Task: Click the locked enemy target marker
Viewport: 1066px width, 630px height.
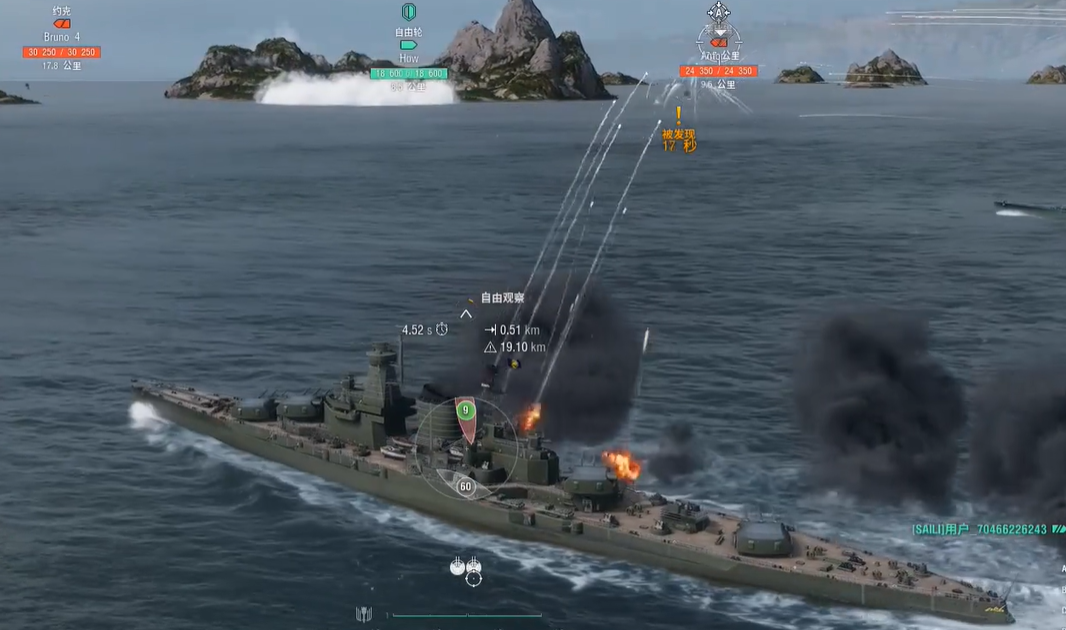Action: pos(719,41)
